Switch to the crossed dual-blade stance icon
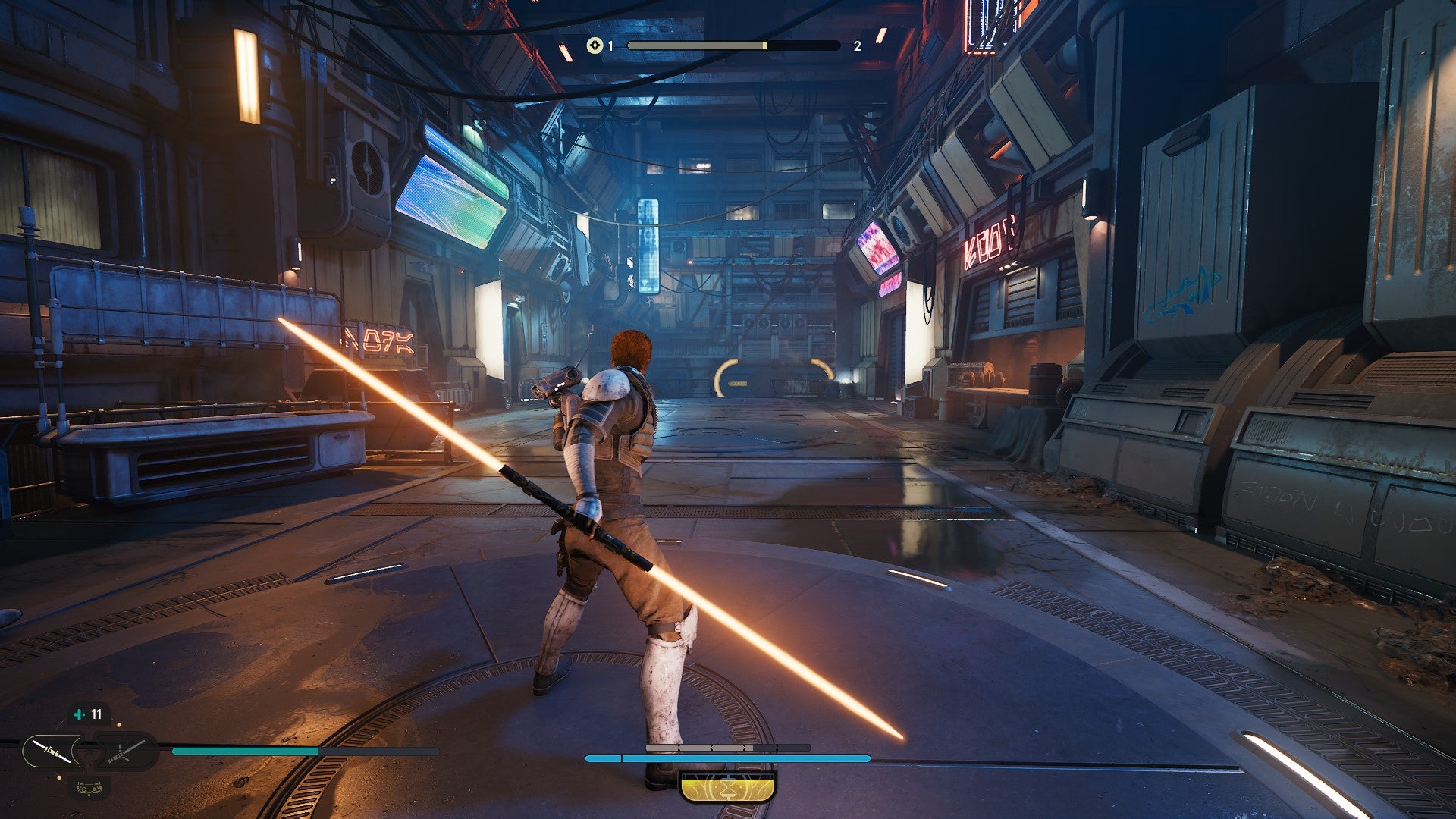1456x819 pixels. 126,752
